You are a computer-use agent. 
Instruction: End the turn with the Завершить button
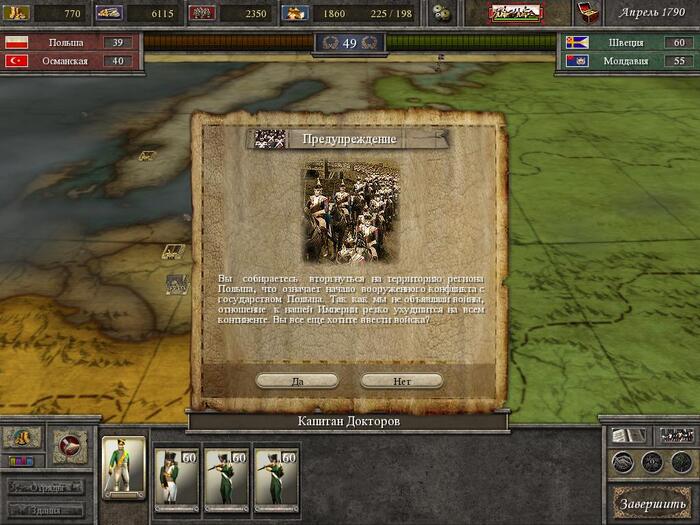(x=650, y=501)
